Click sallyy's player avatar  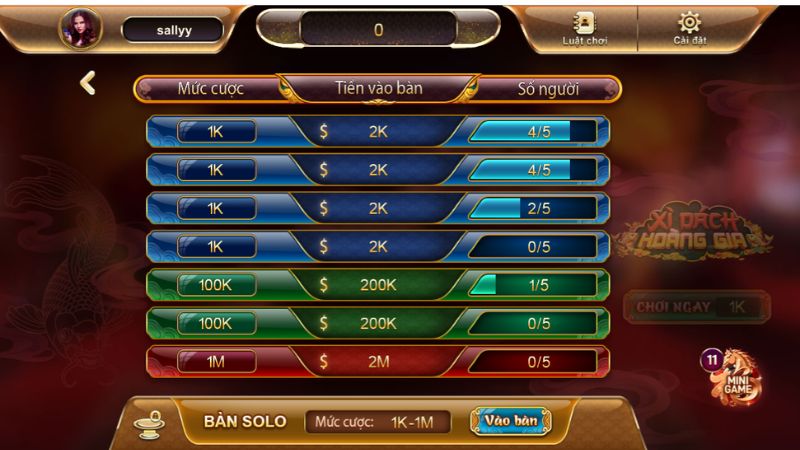[x=81, y=29]
